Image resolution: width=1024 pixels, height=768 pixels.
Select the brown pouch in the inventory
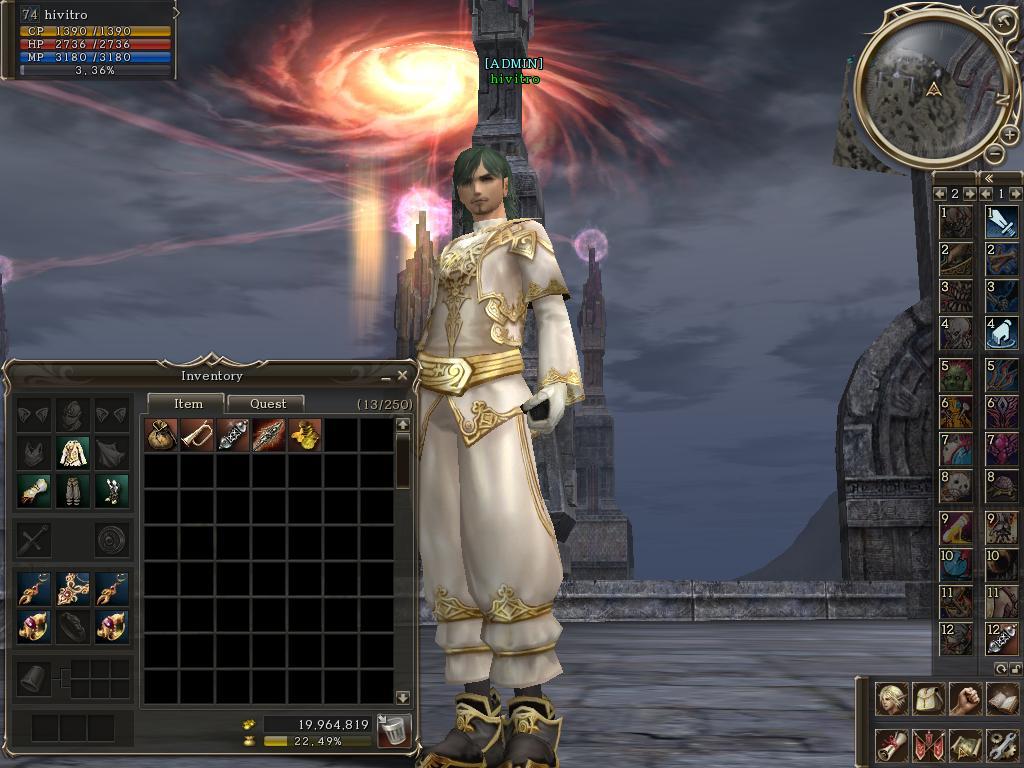coord(161,435)
